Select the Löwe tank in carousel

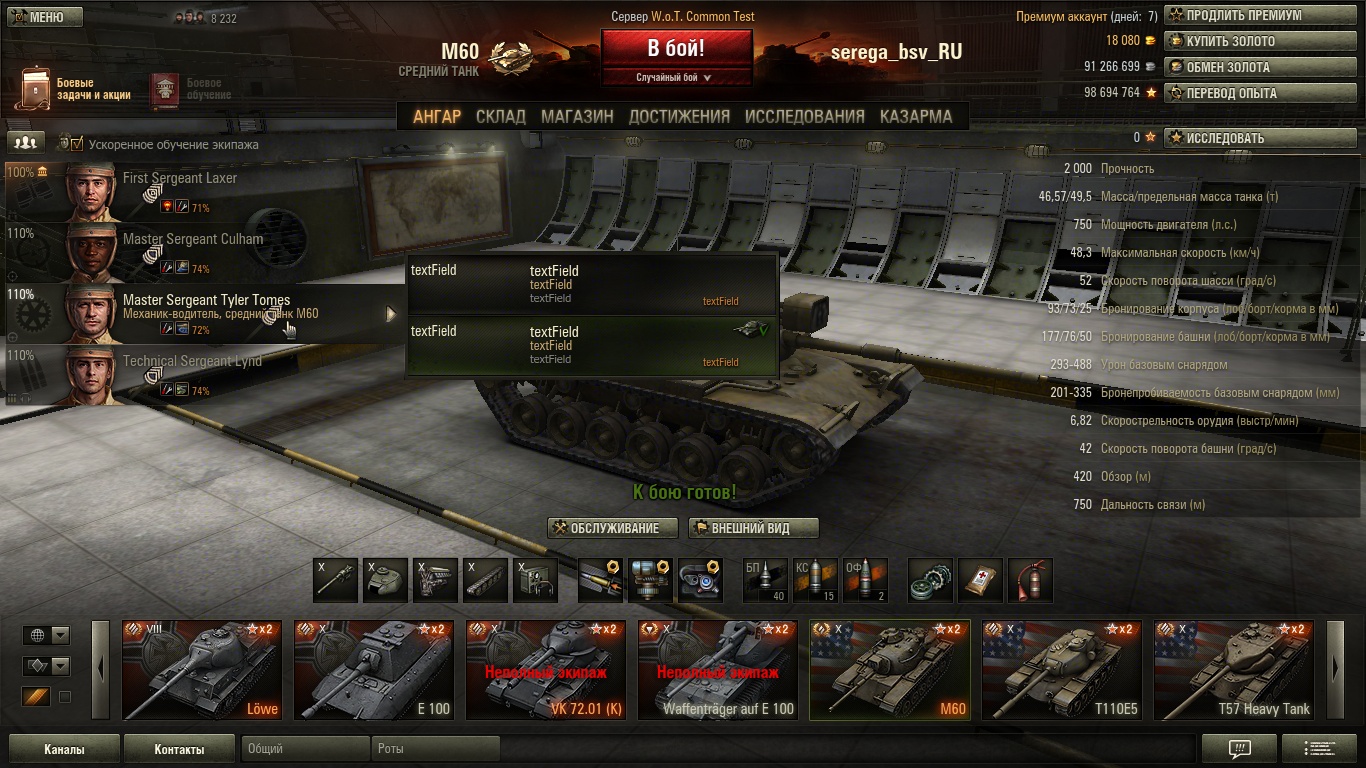pyautogui.click(x=202, y=670)
